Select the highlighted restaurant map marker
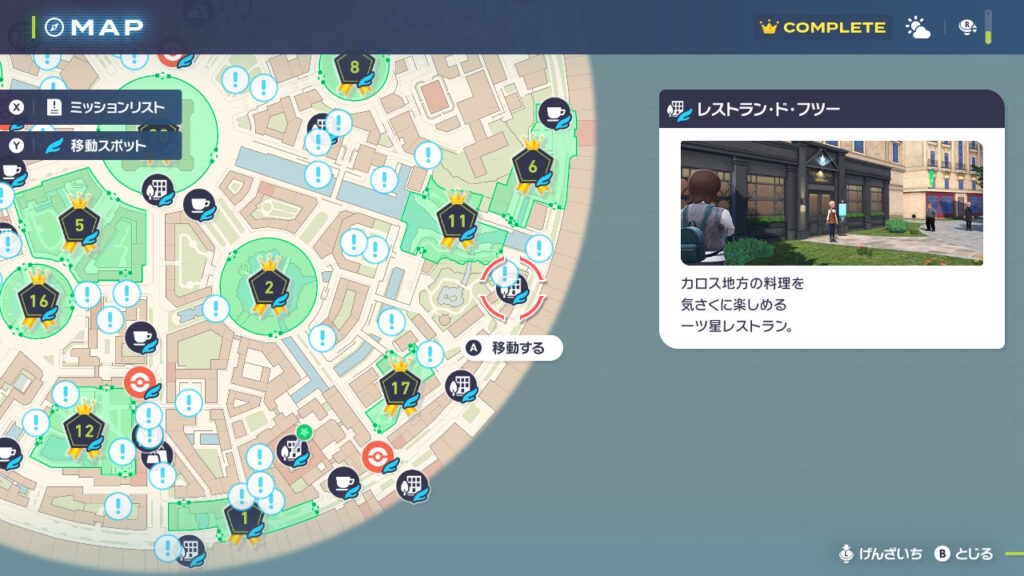This screenshot has width=1024, height=576. coord(512,289)
